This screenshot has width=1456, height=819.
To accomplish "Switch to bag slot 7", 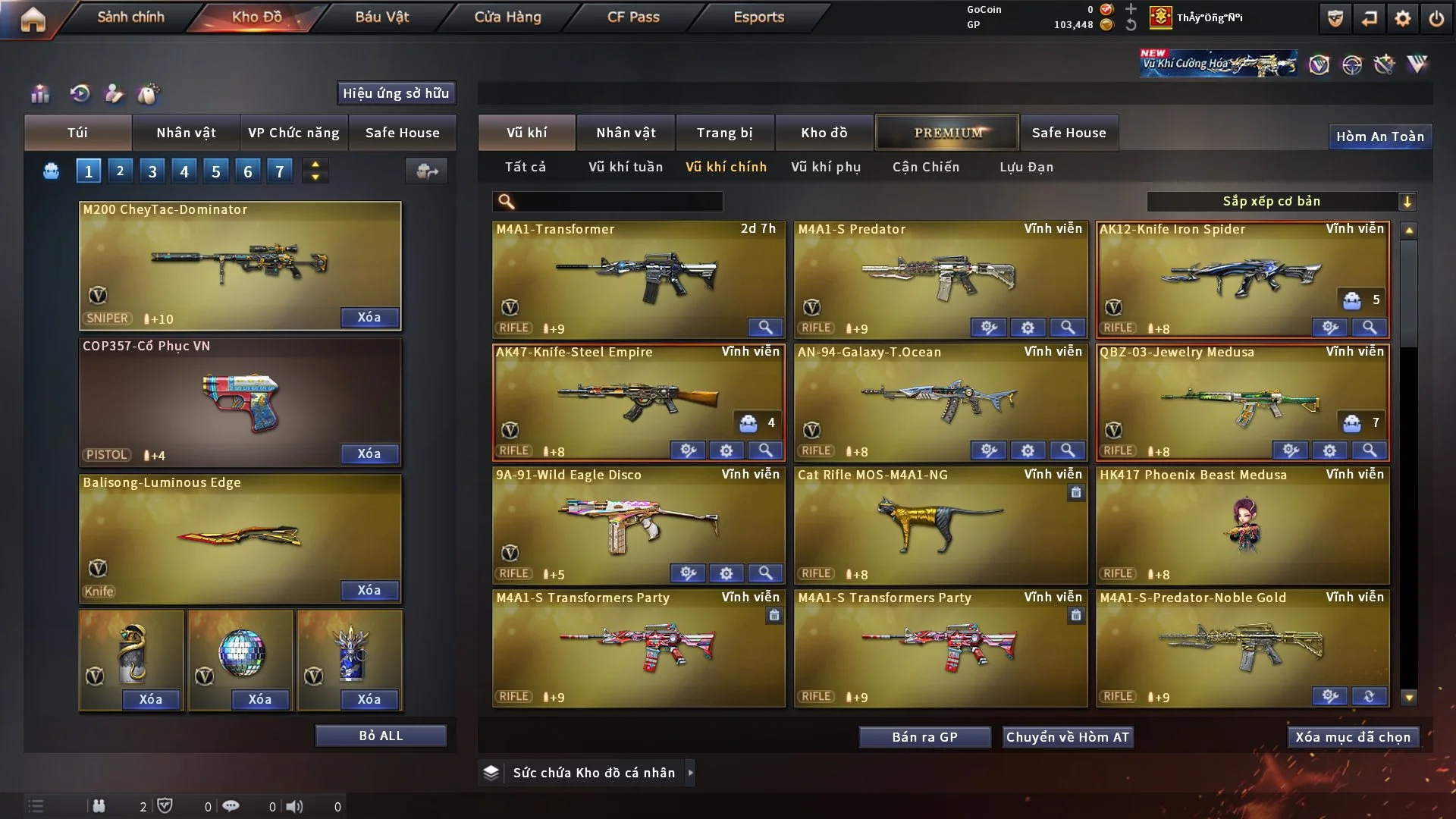I will [x=280, y=171].
